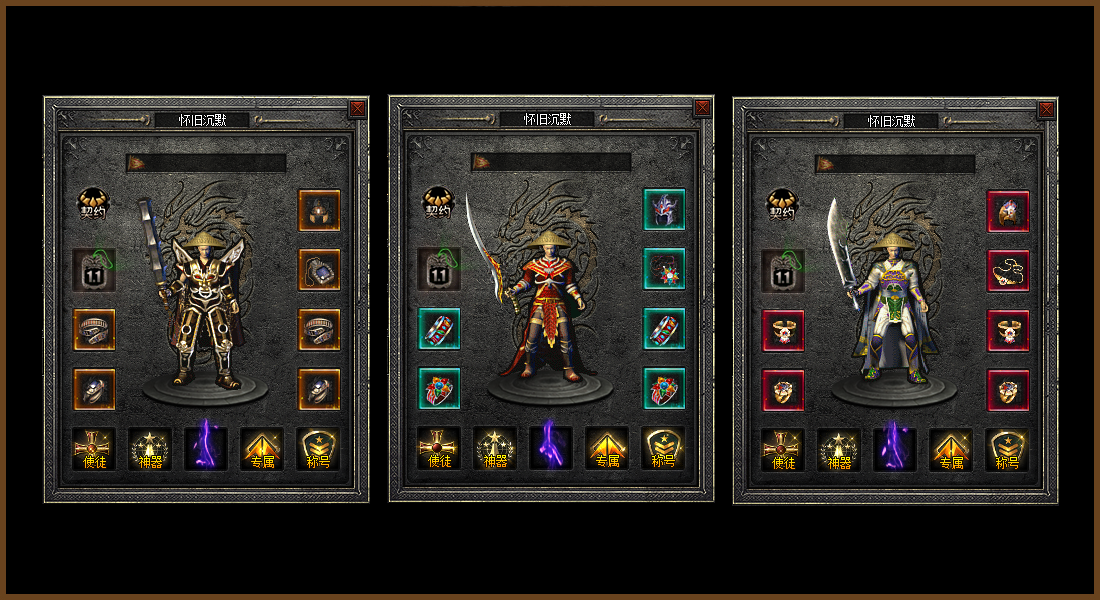Open 使徒 in the red-armored swordsman panel
Viewport: 1100px width, 600px height.
click(x=438, y=448)
